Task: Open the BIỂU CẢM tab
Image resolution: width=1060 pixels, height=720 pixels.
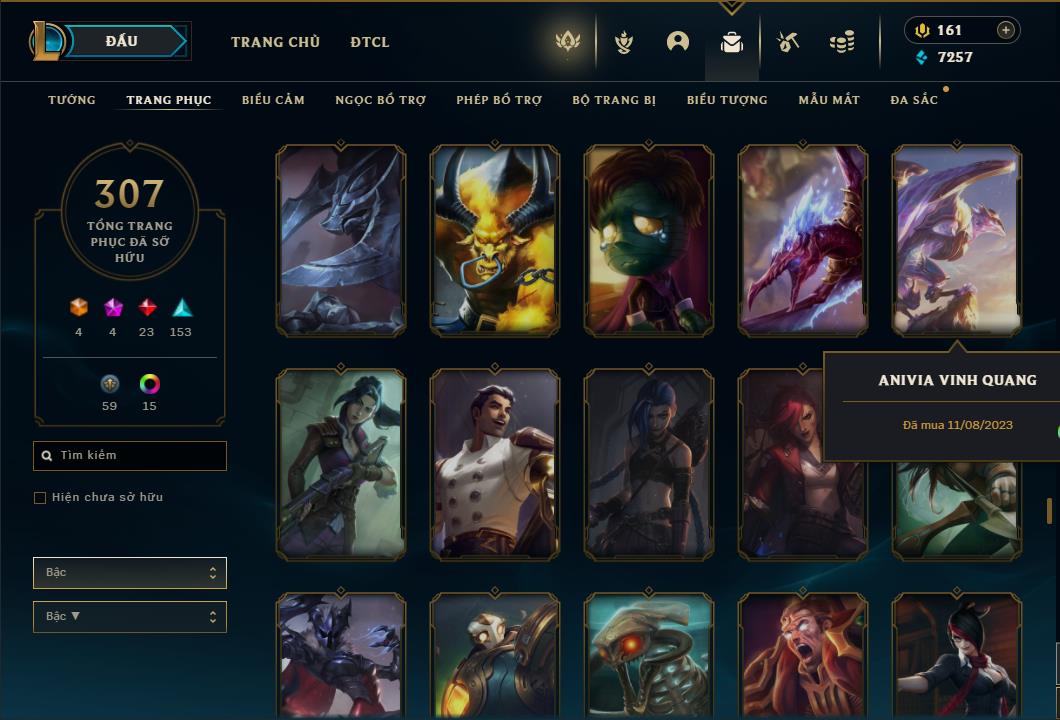Action: tap(273, 100)
